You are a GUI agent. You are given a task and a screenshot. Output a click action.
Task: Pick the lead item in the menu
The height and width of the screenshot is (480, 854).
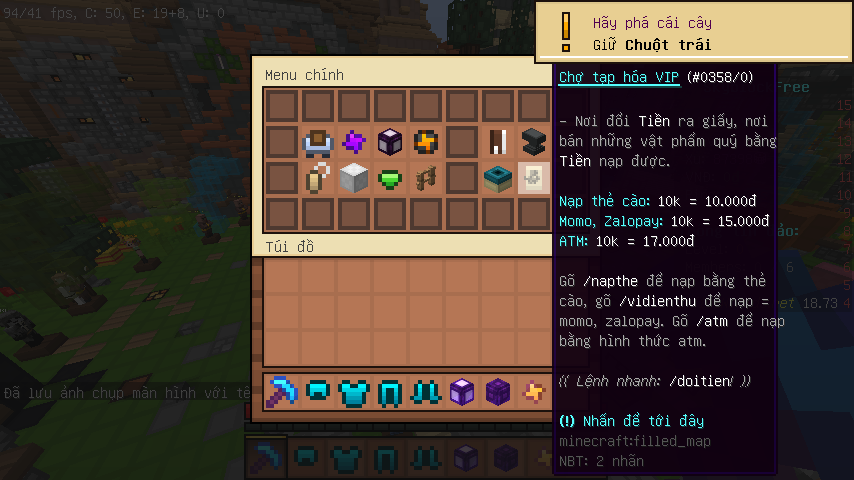click(318, 178)
